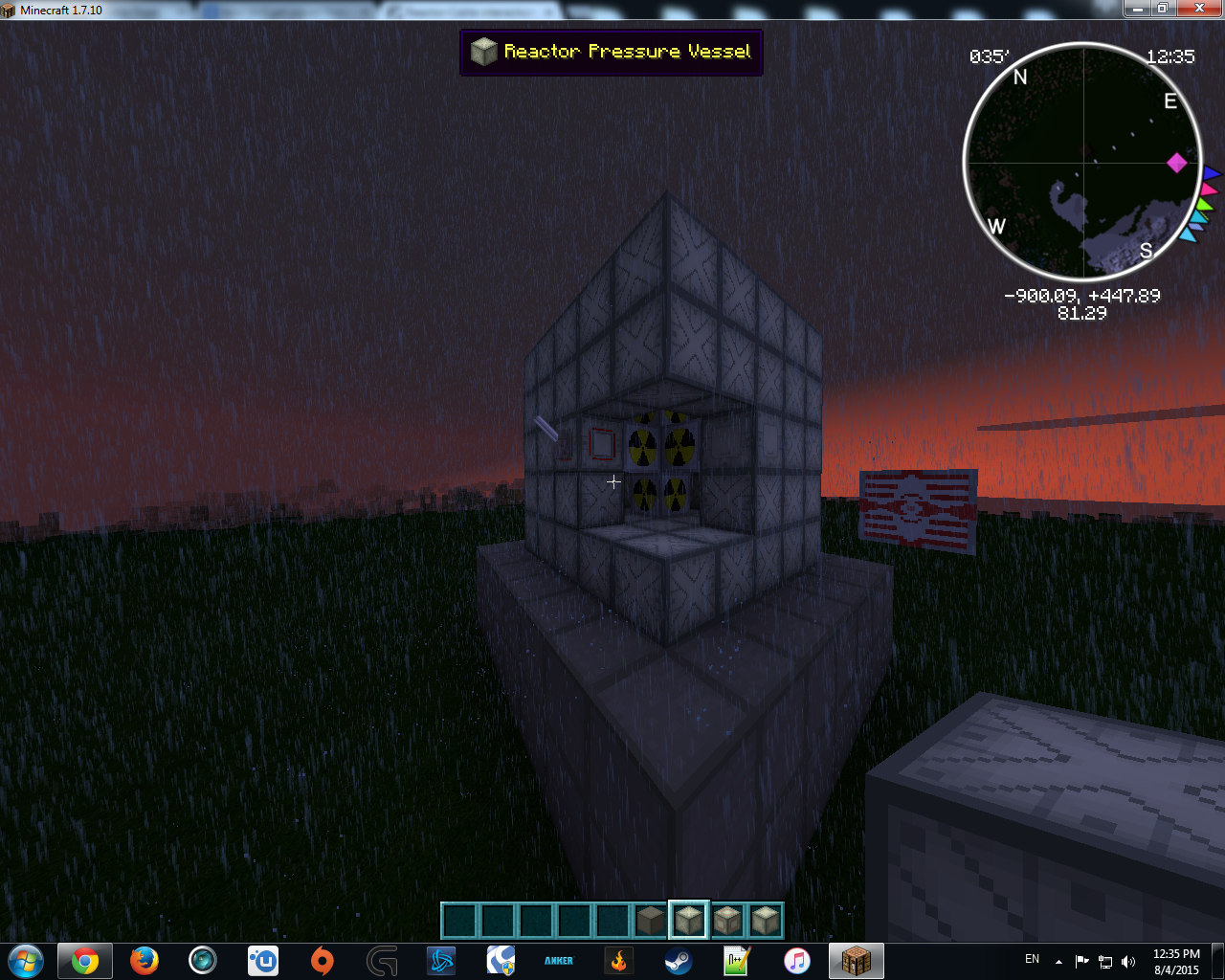1225x980 pixels.
Task: Click the circular minimap
Action: [1082, 163]
